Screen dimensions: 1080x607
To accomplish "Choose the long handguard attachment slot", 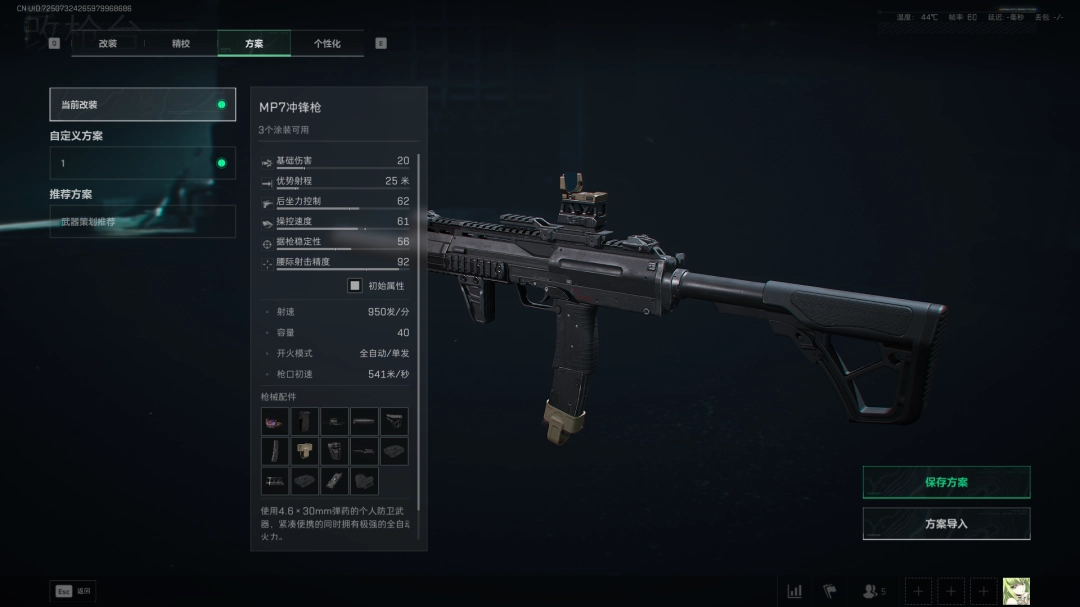I will [x=365, y=421].
